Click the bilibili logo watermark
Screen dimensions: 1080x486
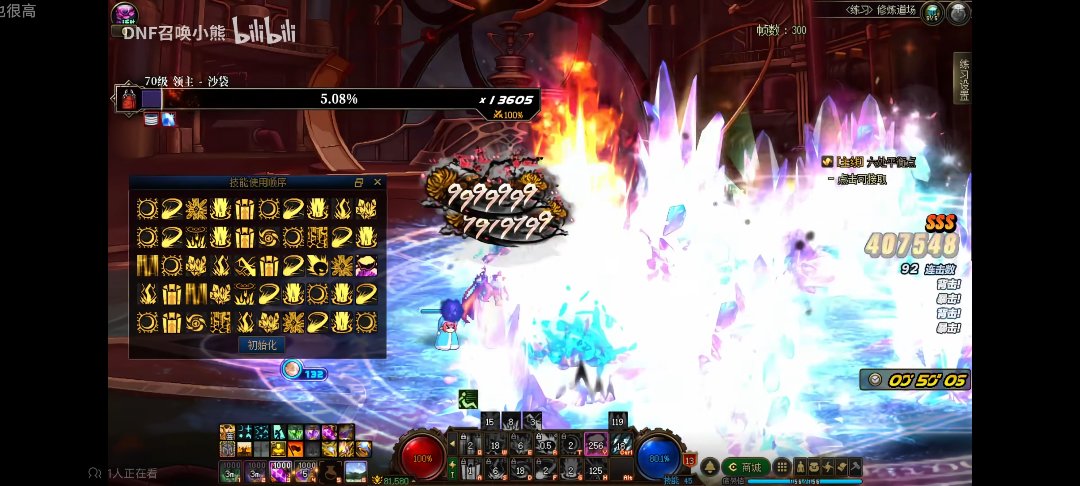(265, 32)
